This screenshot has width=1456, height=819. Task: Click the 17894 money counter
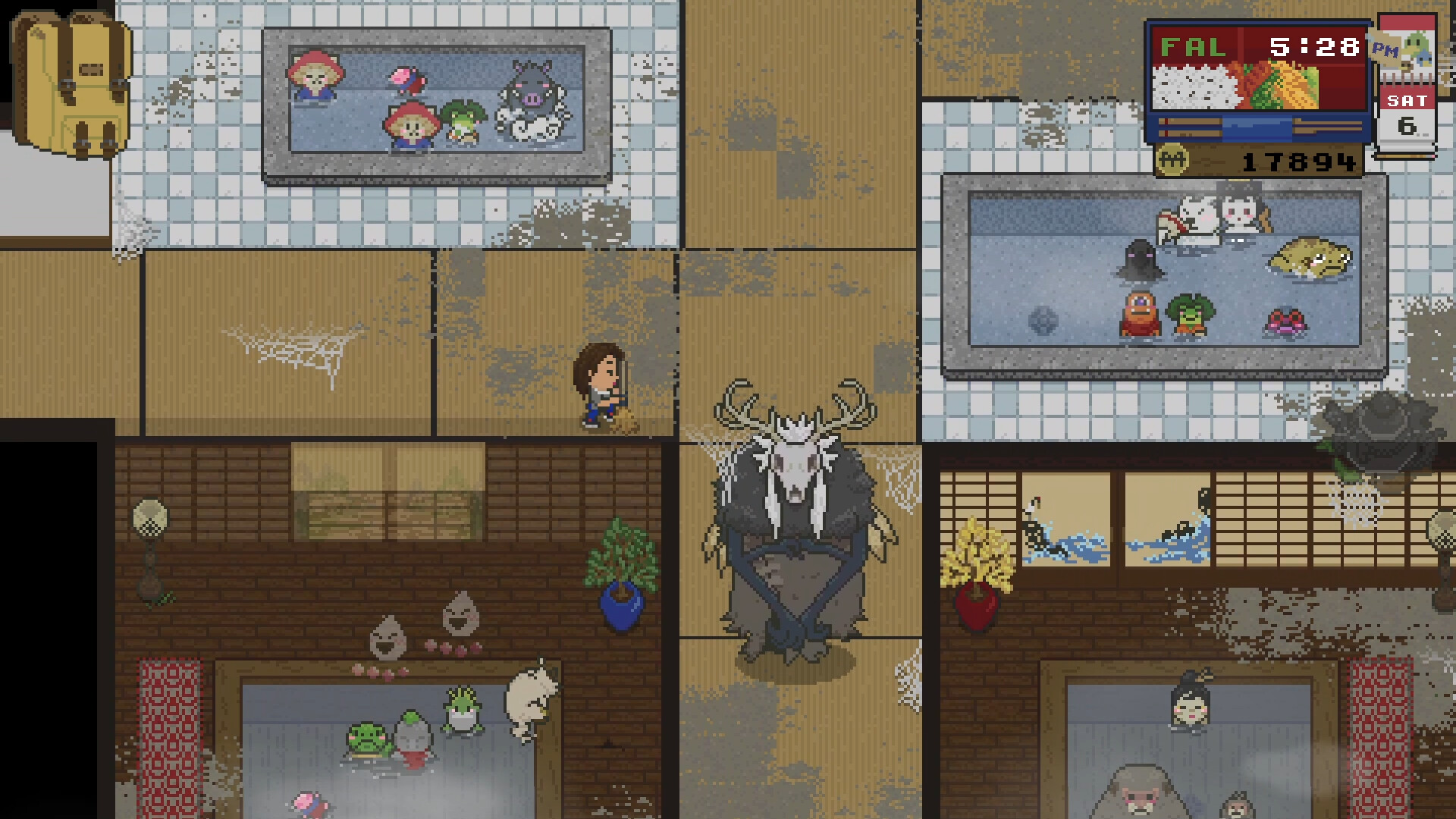point(1299,162)
